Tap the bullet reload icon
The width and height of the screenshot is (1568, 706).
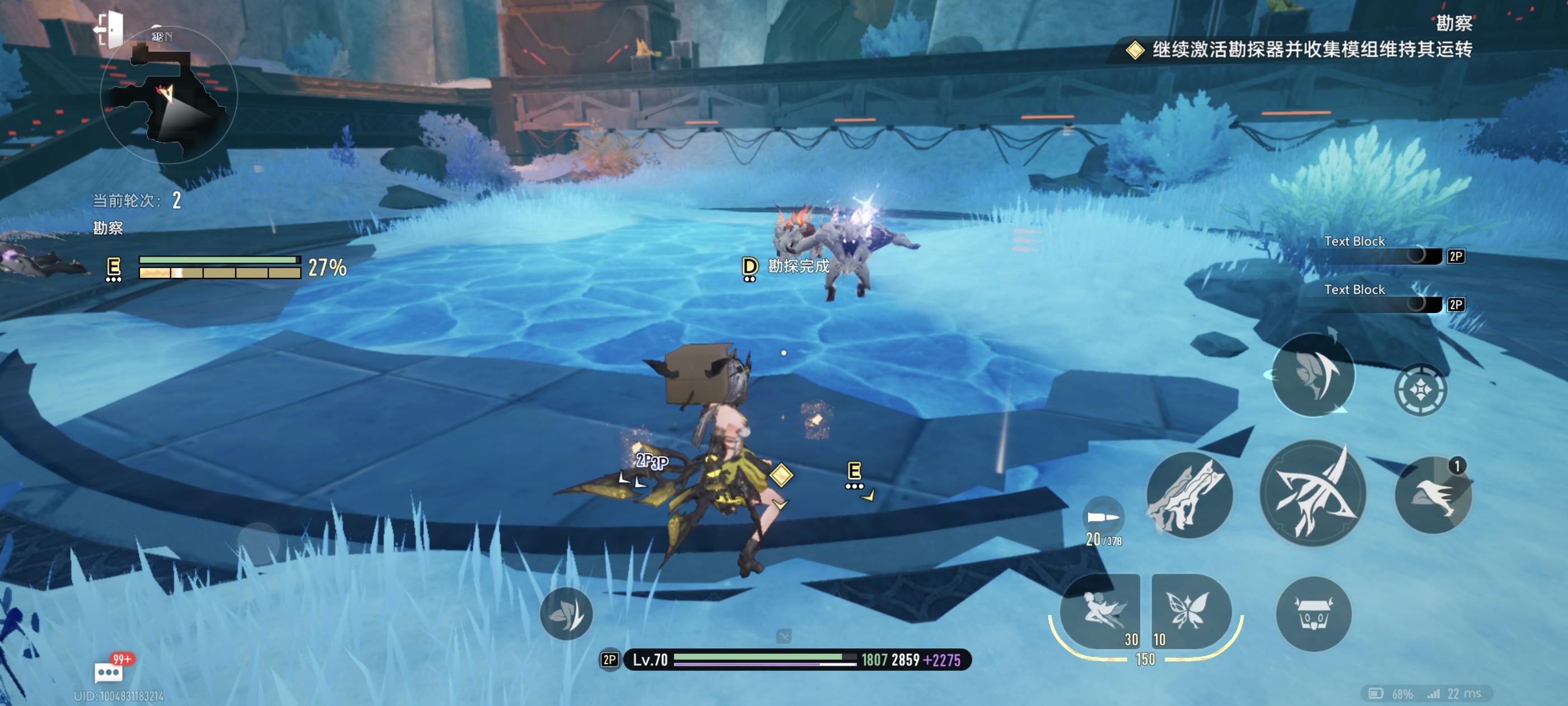click(1103, 517)
